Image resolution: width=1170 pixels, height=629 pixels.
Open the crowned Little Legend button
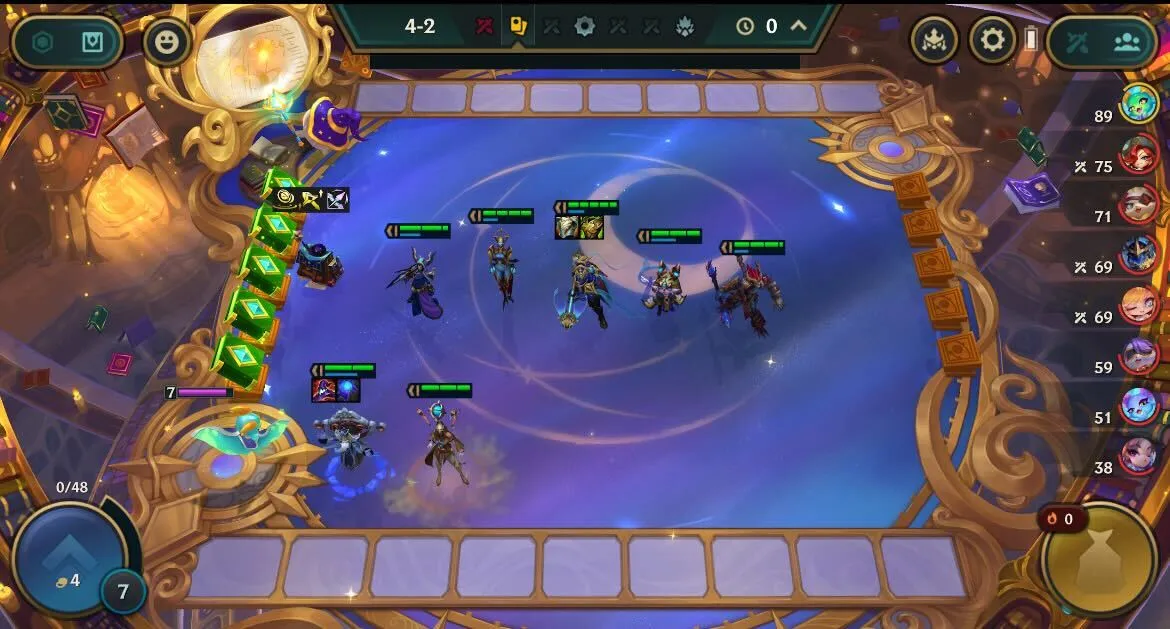pyautogui.click(x=934, y=41)
